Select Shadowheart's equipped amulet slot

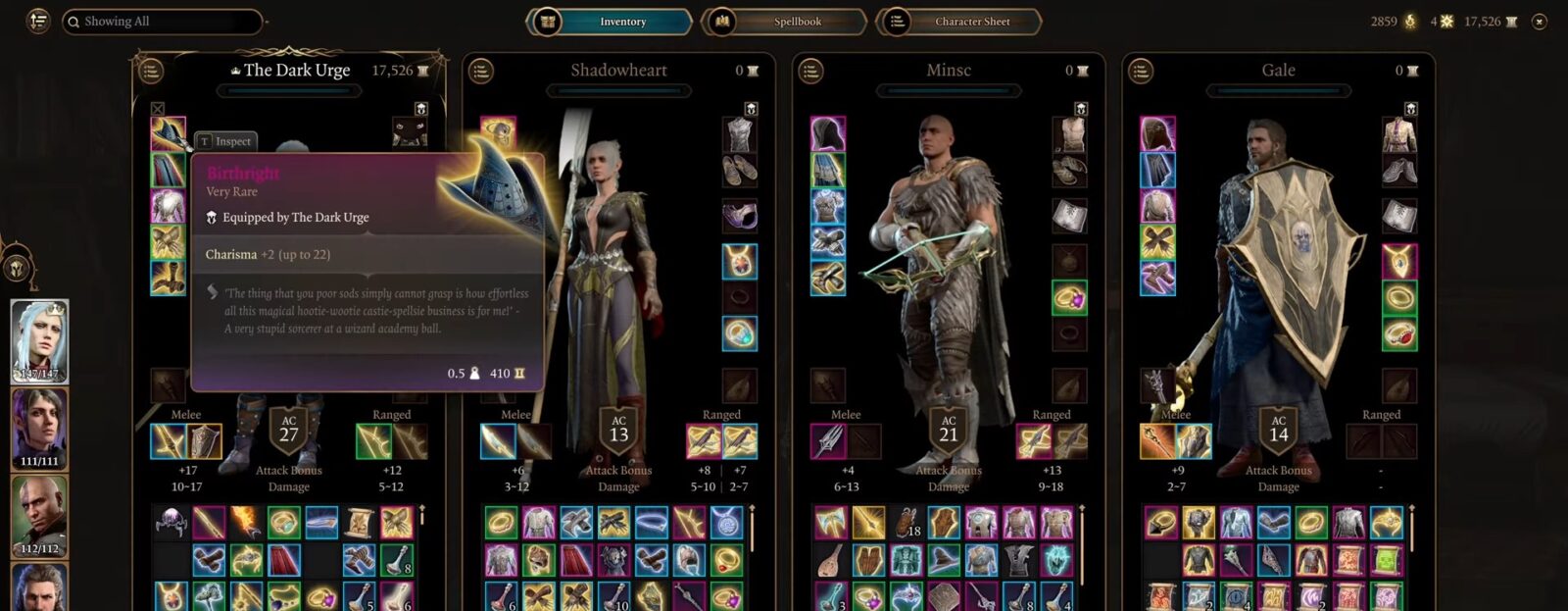tap(739, 261)
